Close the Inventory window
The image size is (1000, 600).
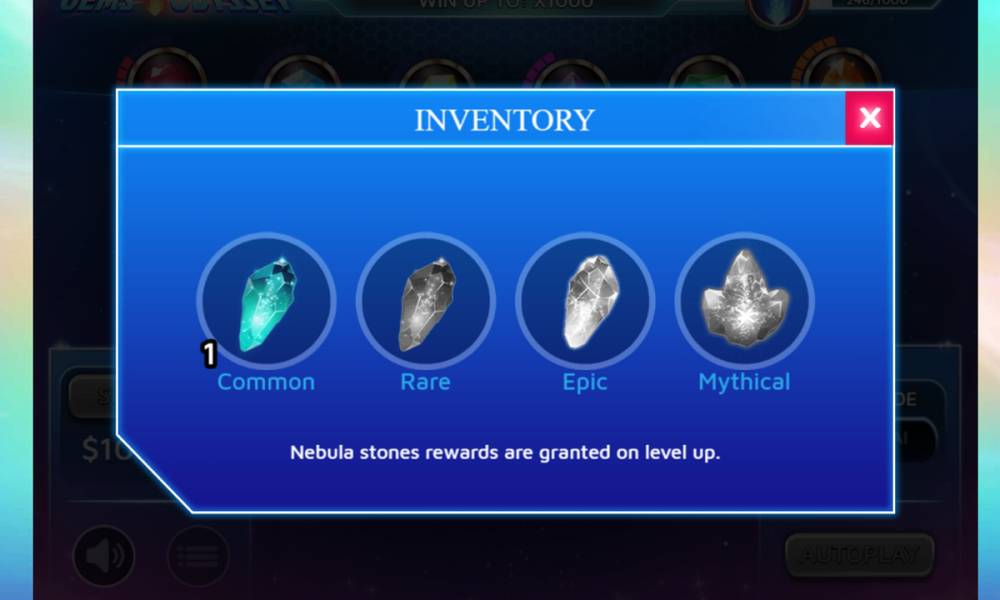point(869,118)
